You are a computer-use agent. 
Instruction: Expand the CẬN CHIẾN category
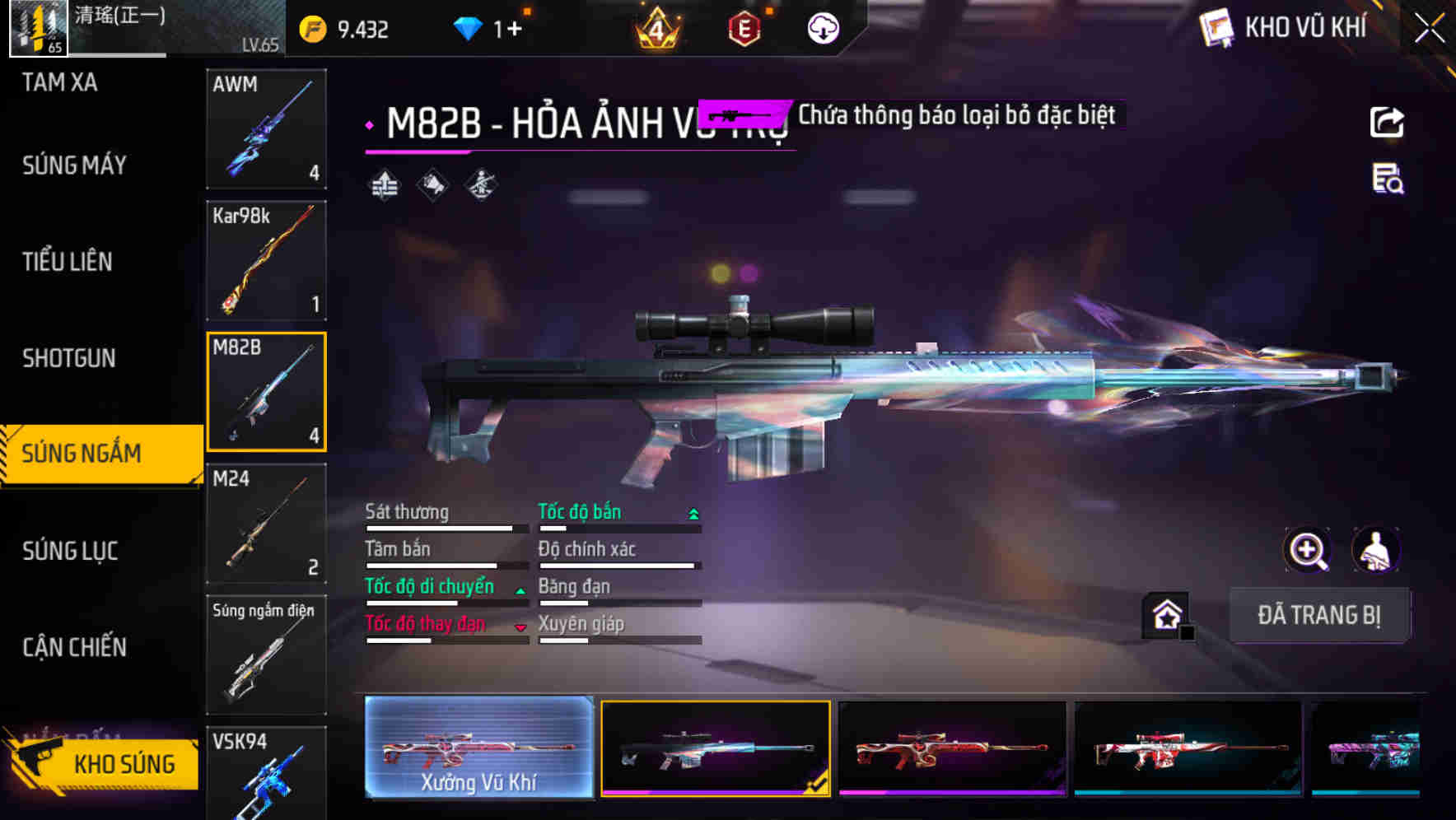[x=74, y=648]
